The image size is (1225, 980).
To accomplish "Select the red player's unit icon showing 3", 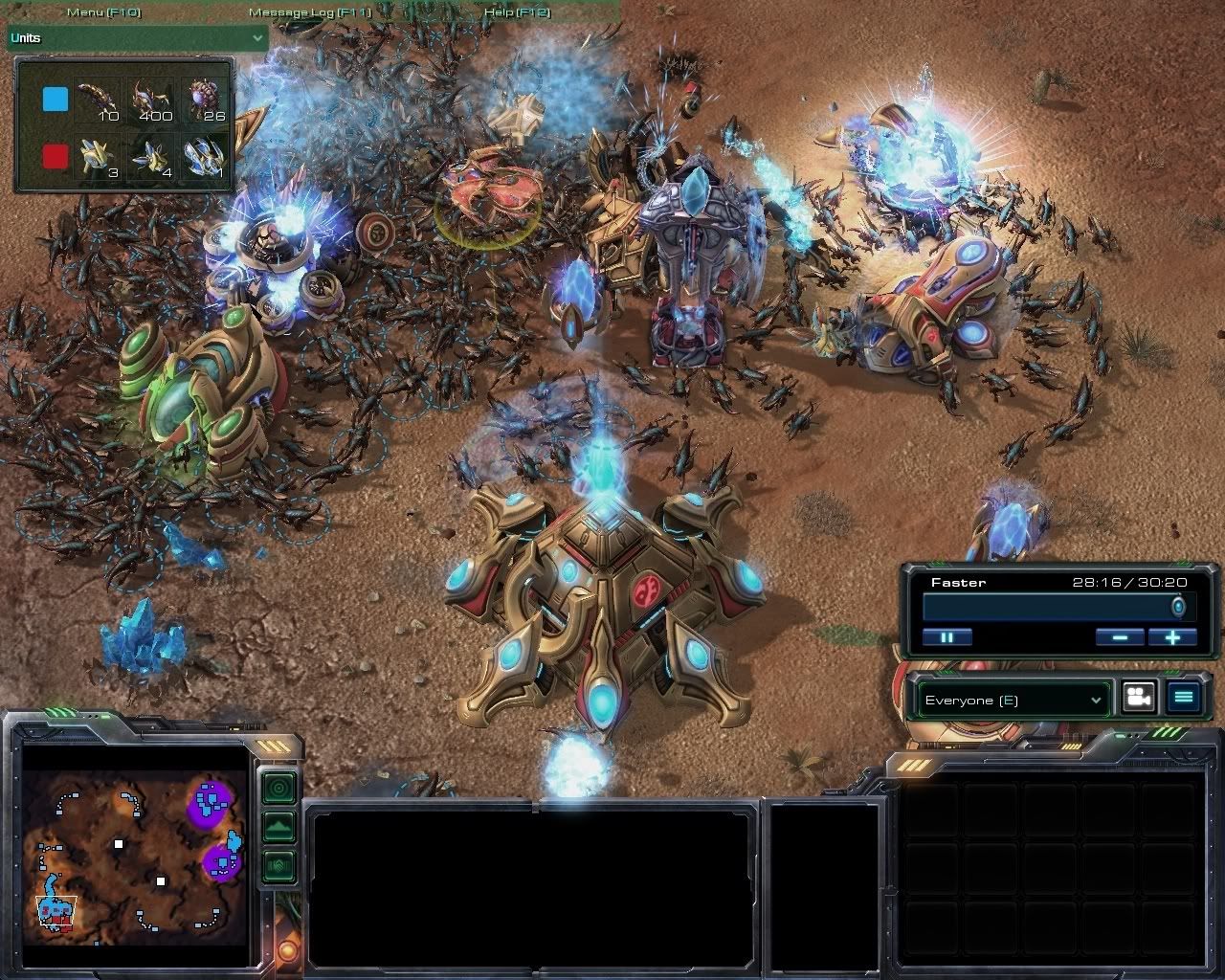I will 100,157.
